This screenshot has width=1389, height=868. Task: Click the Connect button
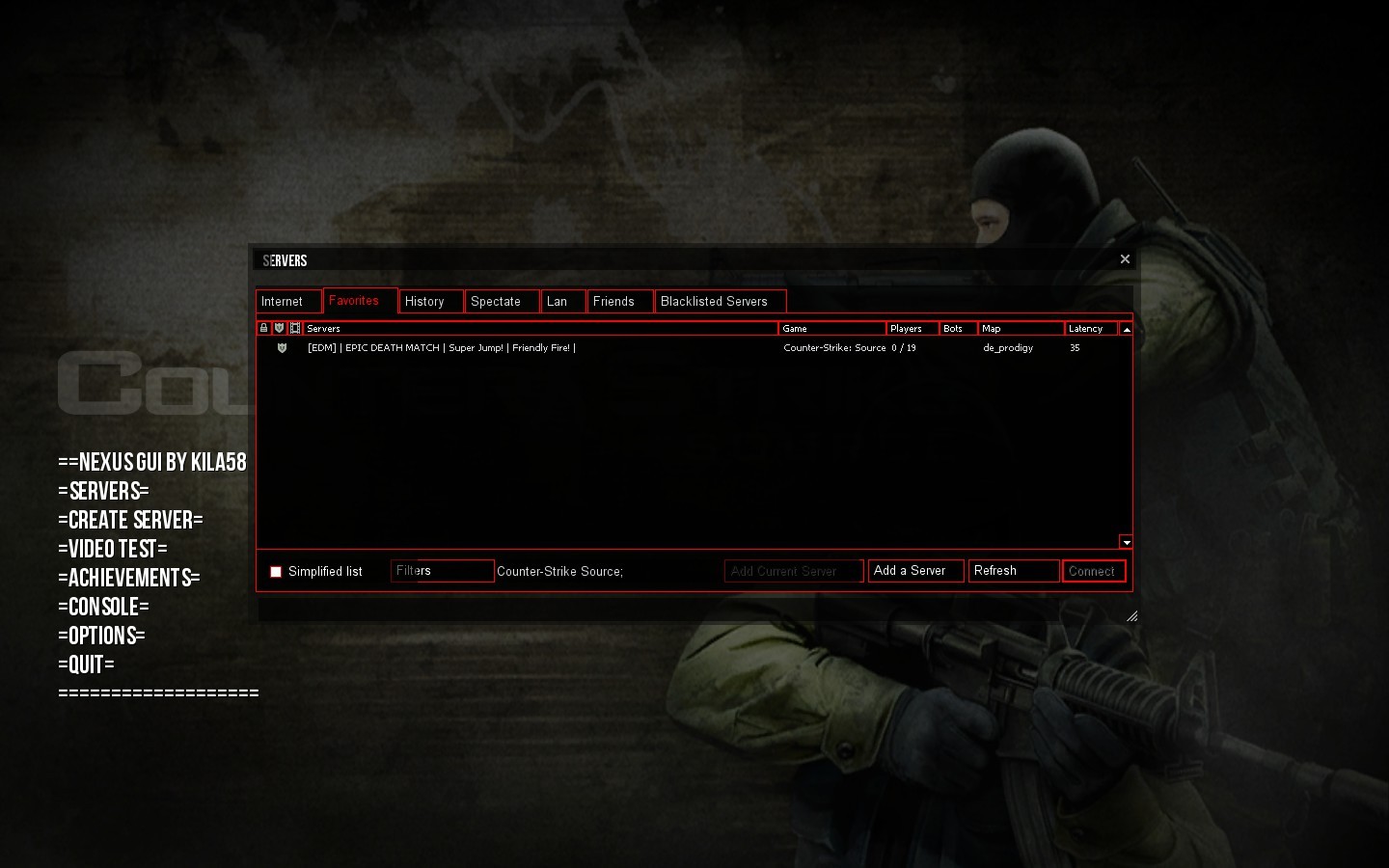point(1093,570)
